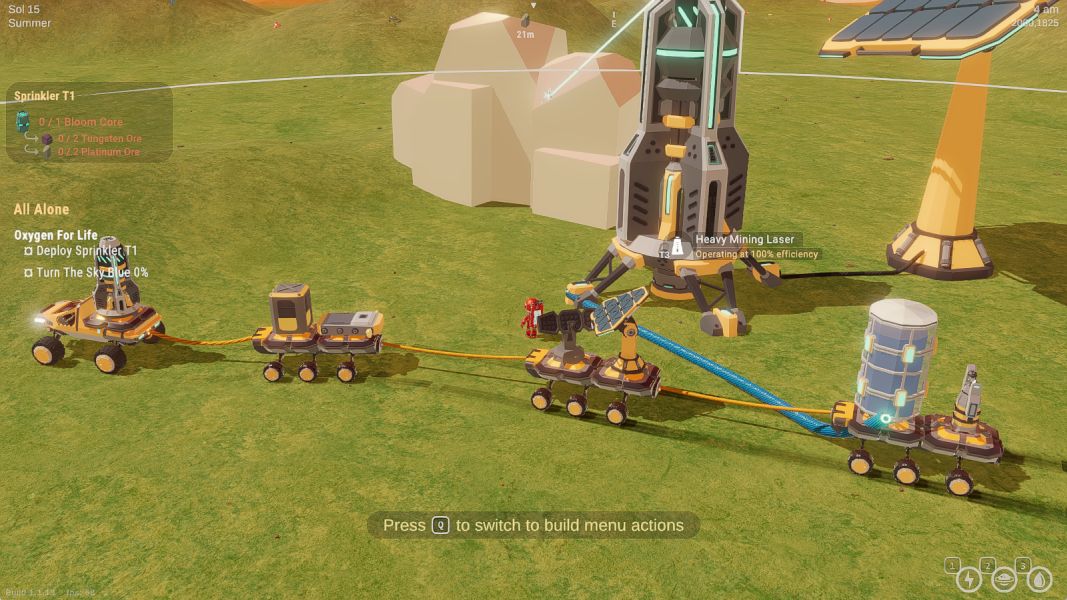
Task: Select the planet icon in the corner
Action: pos(1004,579)
